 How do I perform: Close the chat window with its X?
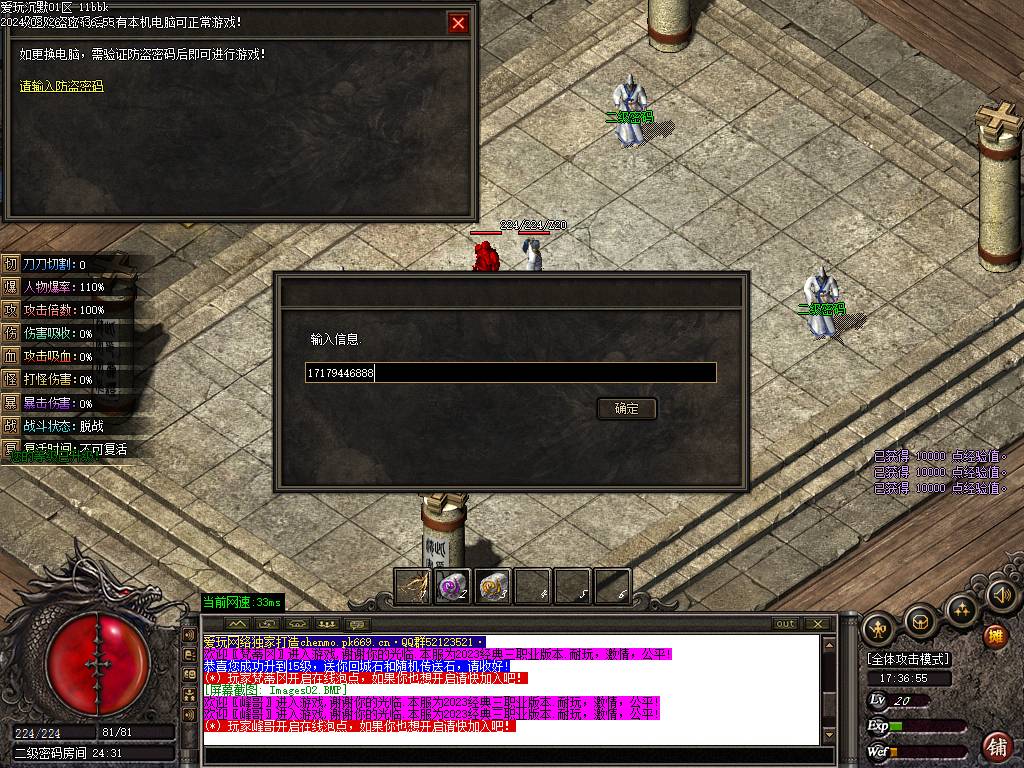point(818,624)
